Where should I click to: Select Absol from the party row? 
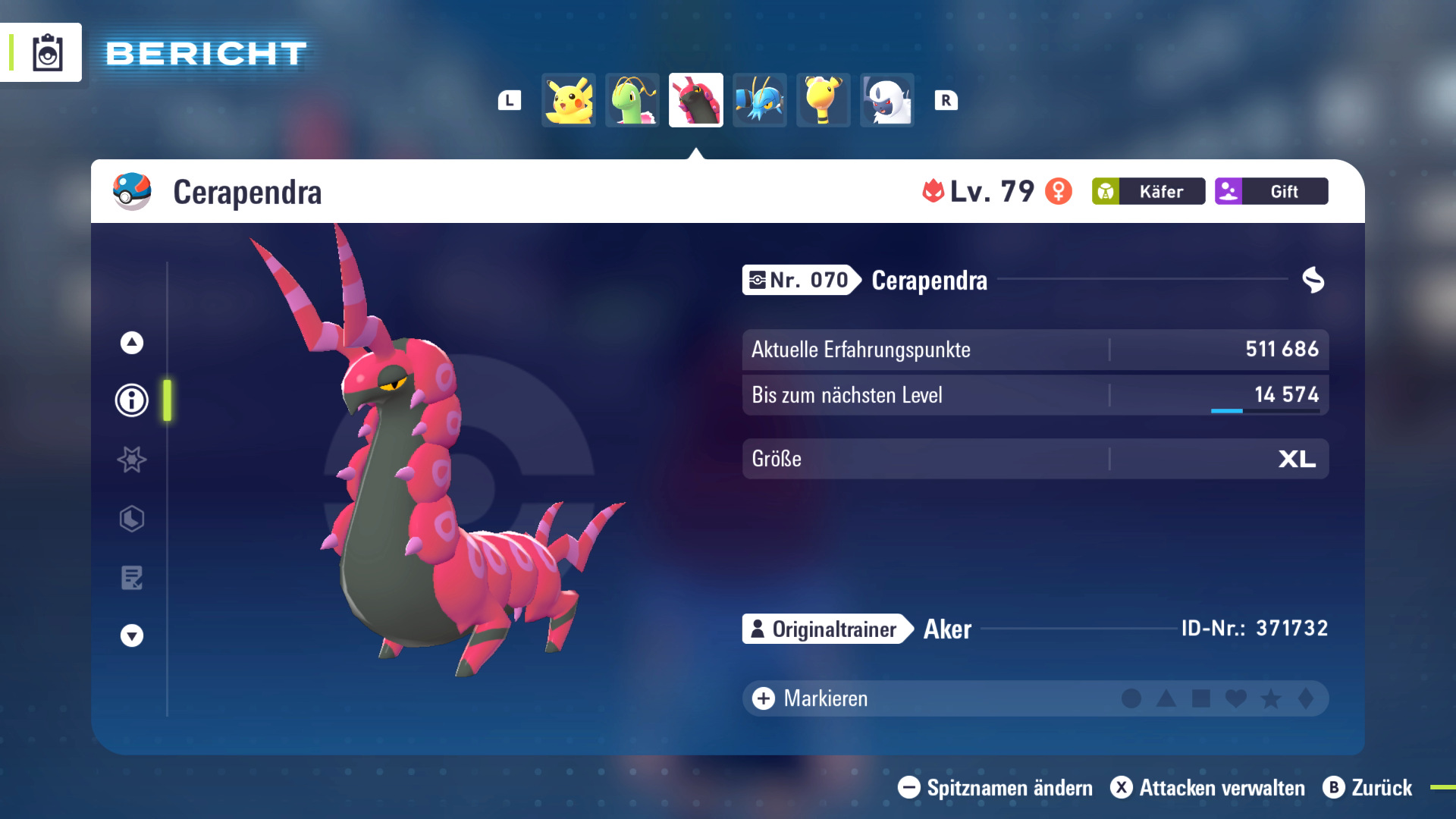pyautogui.click(x=886, y=99)
